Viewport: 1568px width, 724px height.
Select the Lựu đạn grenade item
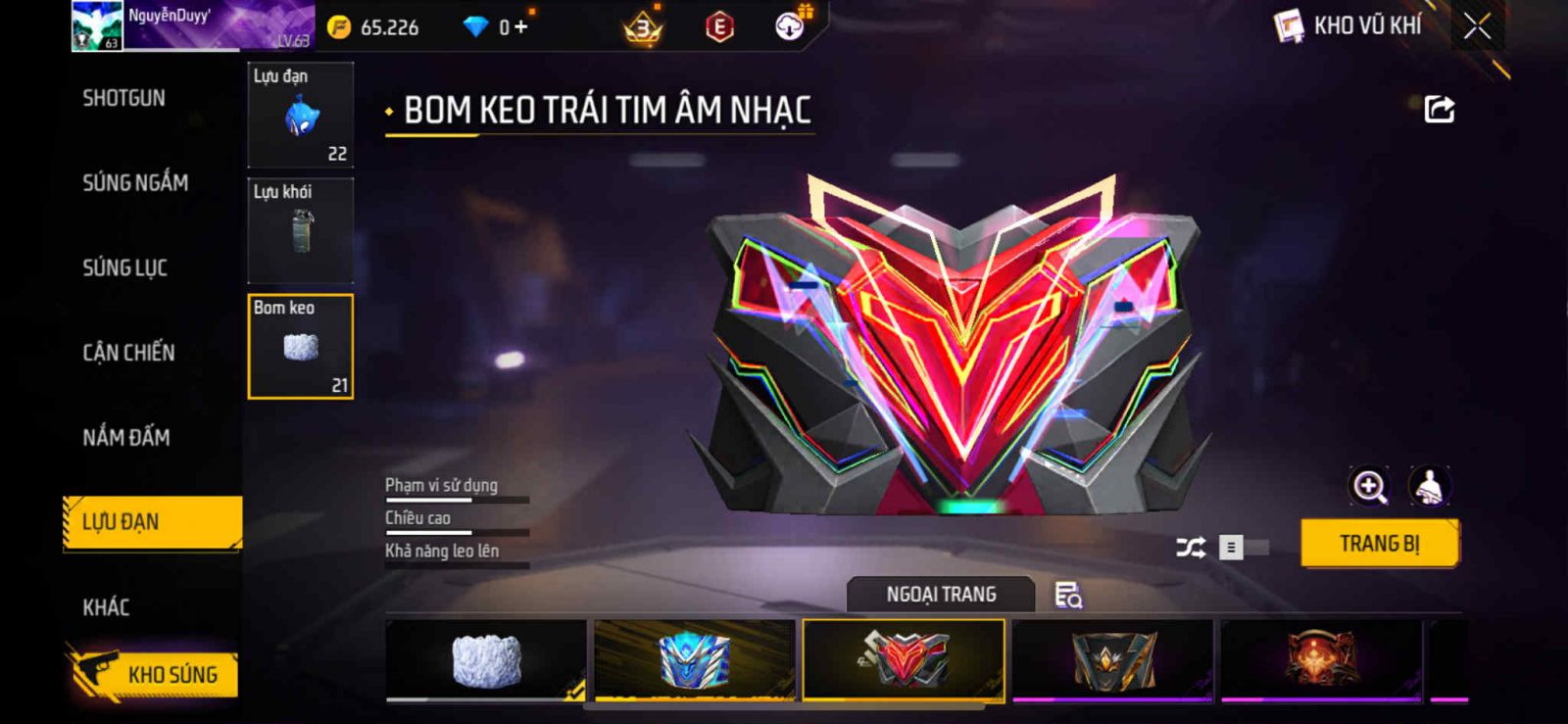(300, 115)
